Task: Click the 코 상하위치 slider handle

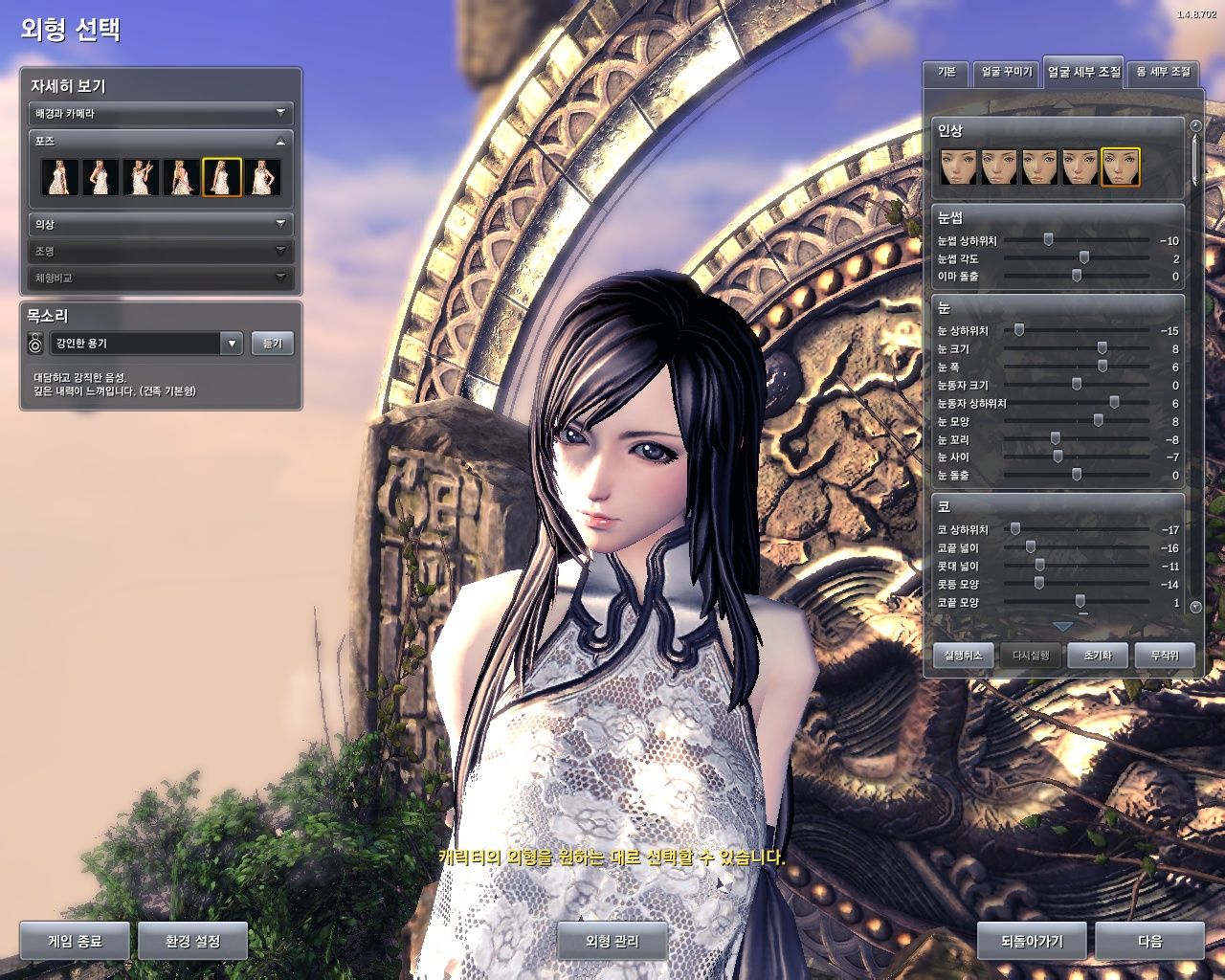Action: pos(1015,529)
